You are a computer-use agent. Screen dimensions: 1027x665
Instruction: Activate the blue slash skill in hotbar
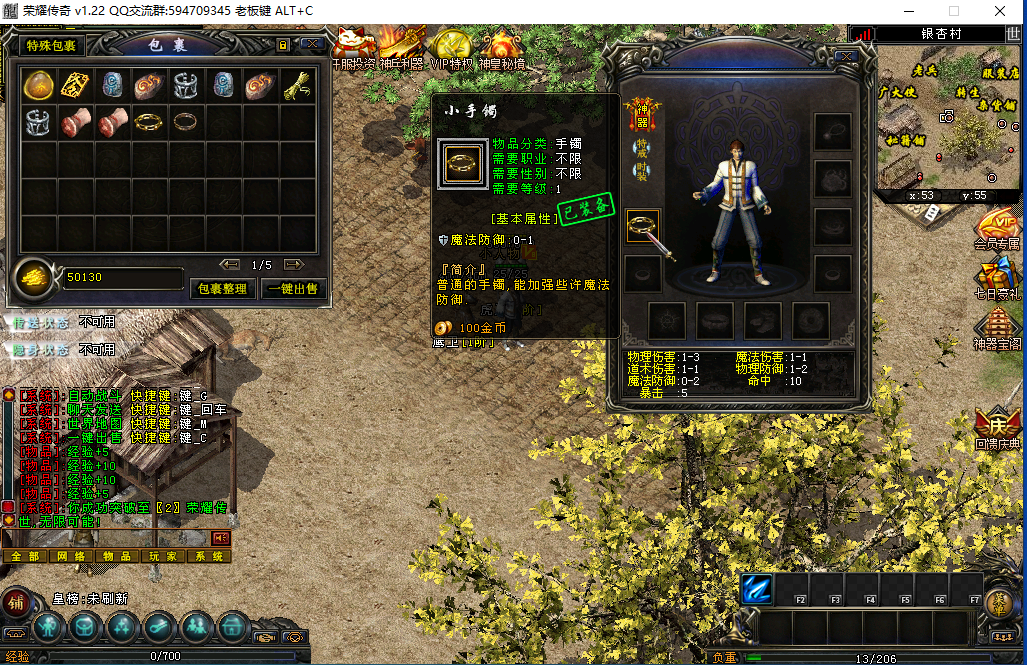758,589
